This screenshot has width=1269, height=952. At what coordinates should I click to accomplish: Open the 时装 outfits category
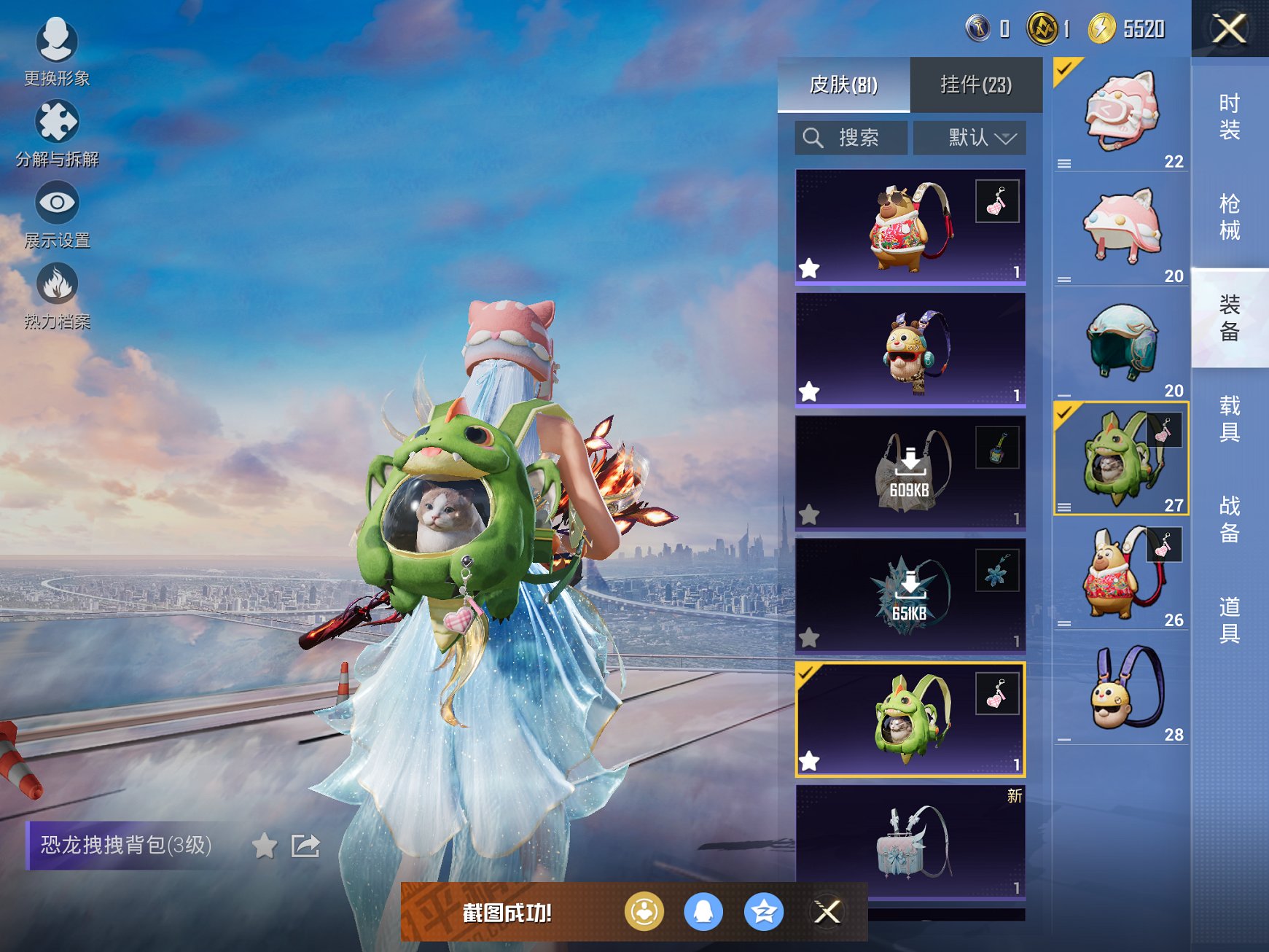coord(1230,117)
